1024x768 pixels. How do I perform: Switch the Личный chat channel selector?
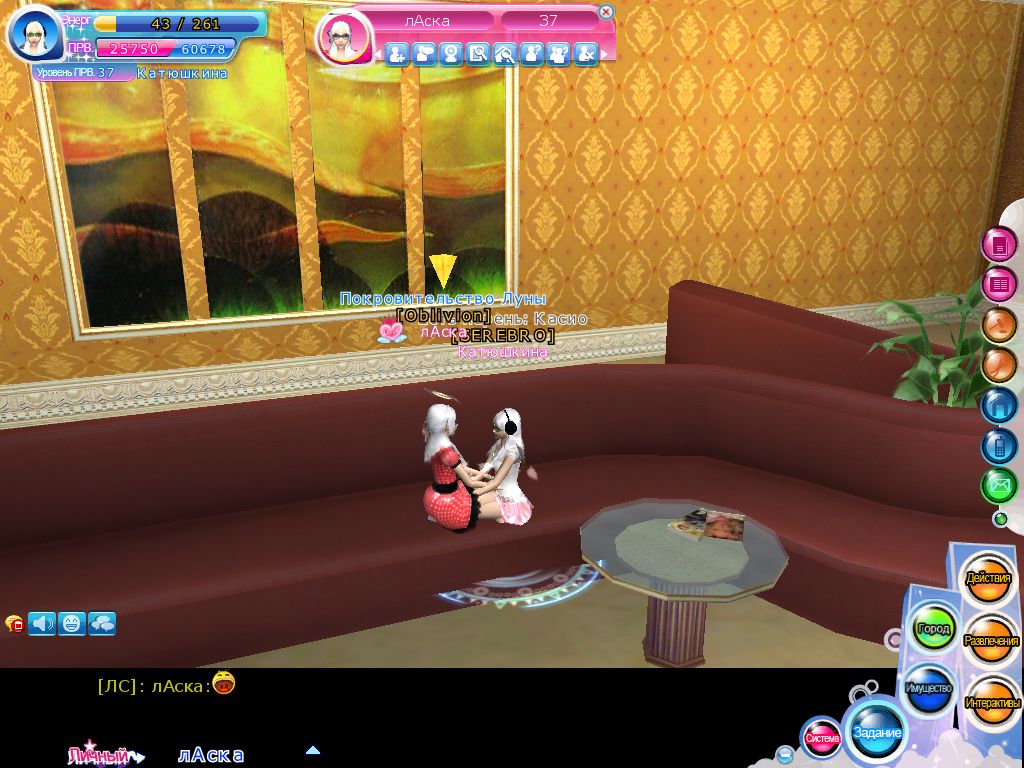105,756
